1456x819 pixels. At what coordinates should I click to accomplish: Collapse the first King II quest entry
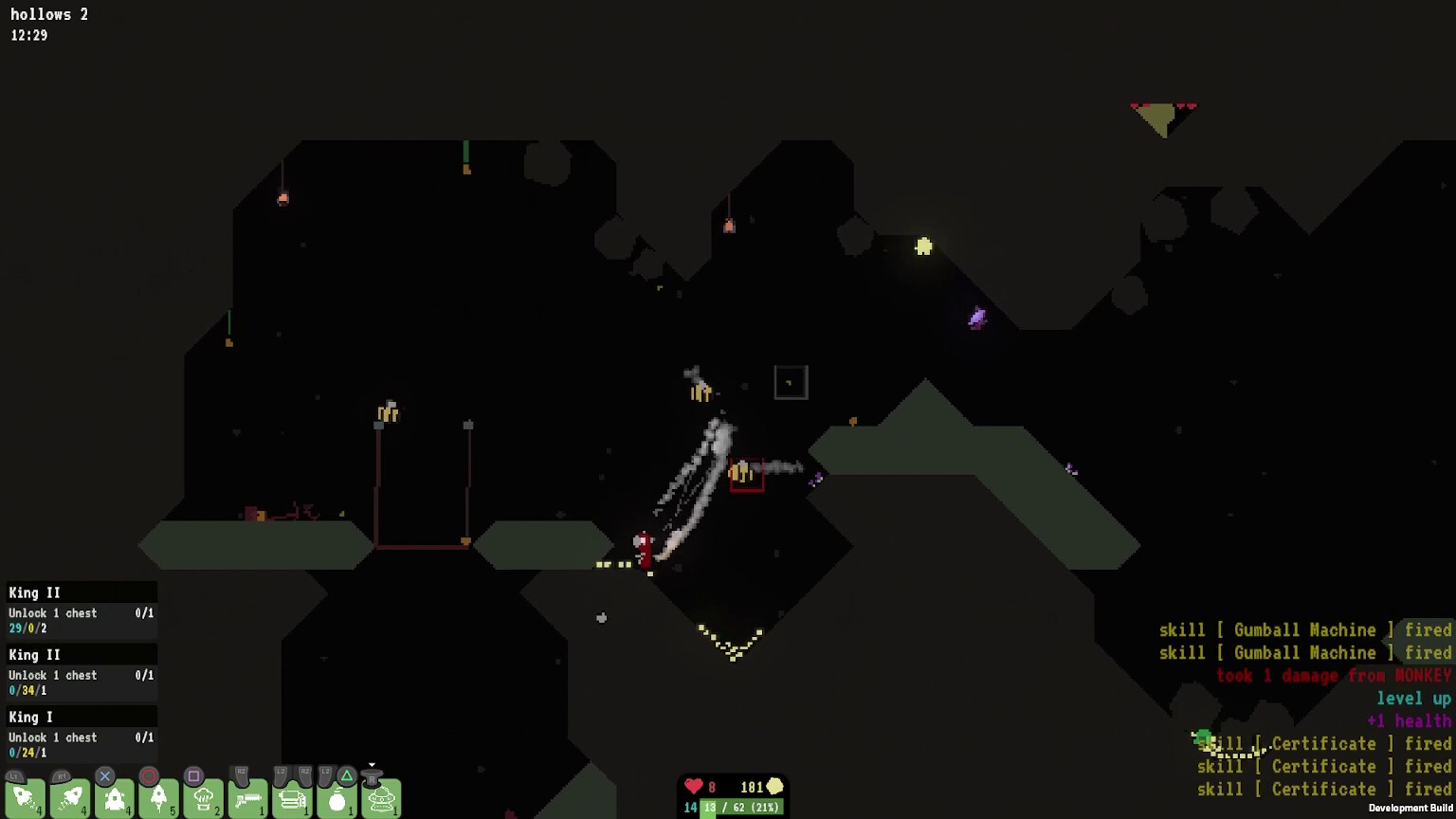tap(81, 591)
